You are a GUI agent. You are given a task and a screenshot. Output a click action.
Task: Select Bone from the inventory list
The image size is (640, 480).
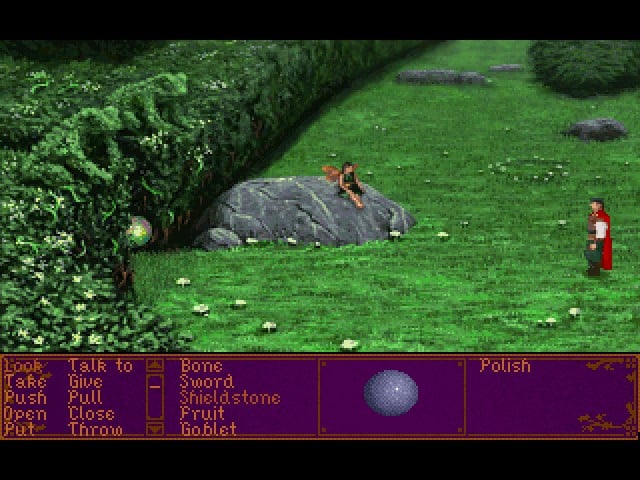[x=201, y=366]
